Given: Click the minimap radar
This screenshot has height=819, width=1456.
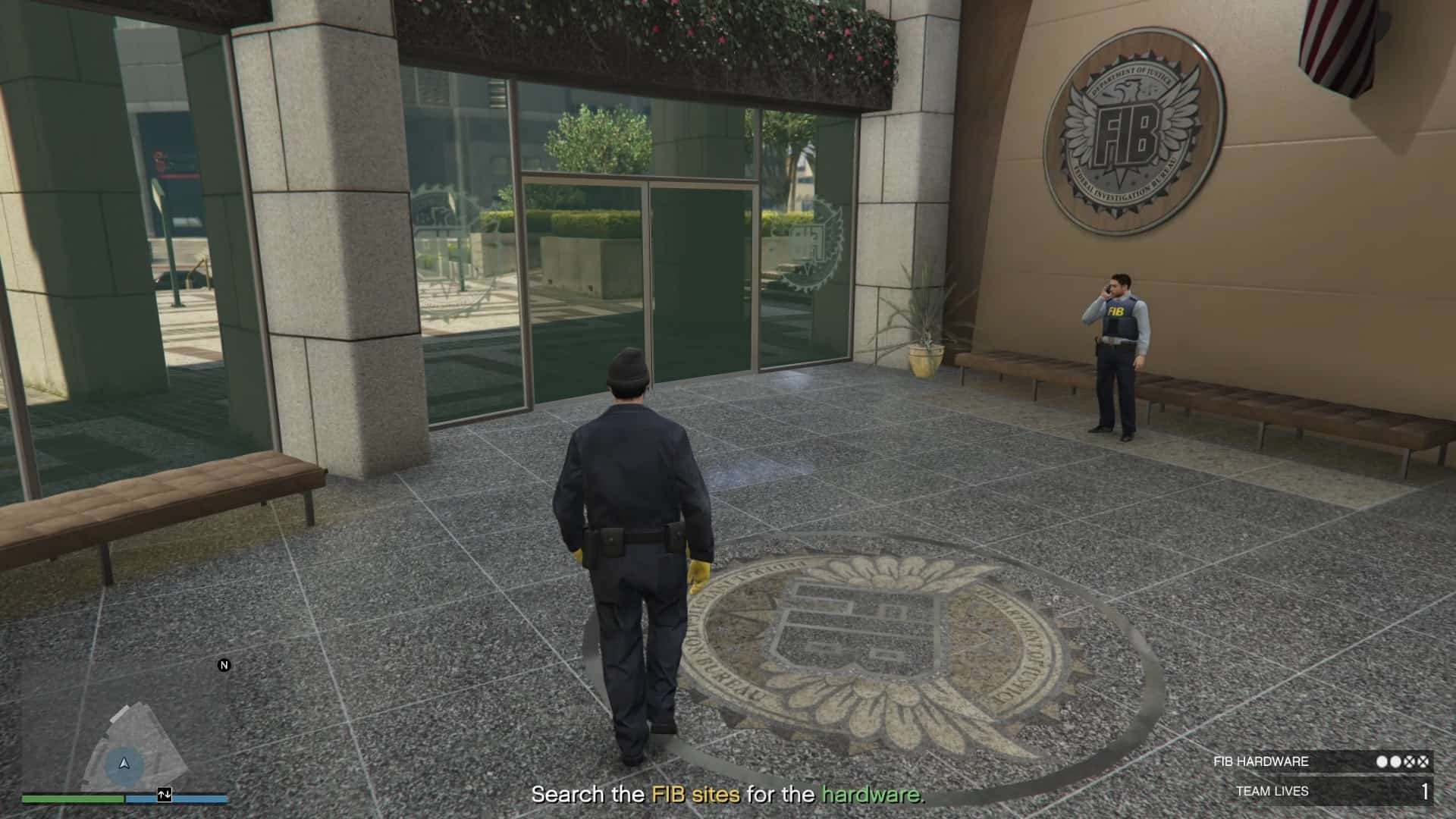Looking at the screenshot, I should coord(125,728).
